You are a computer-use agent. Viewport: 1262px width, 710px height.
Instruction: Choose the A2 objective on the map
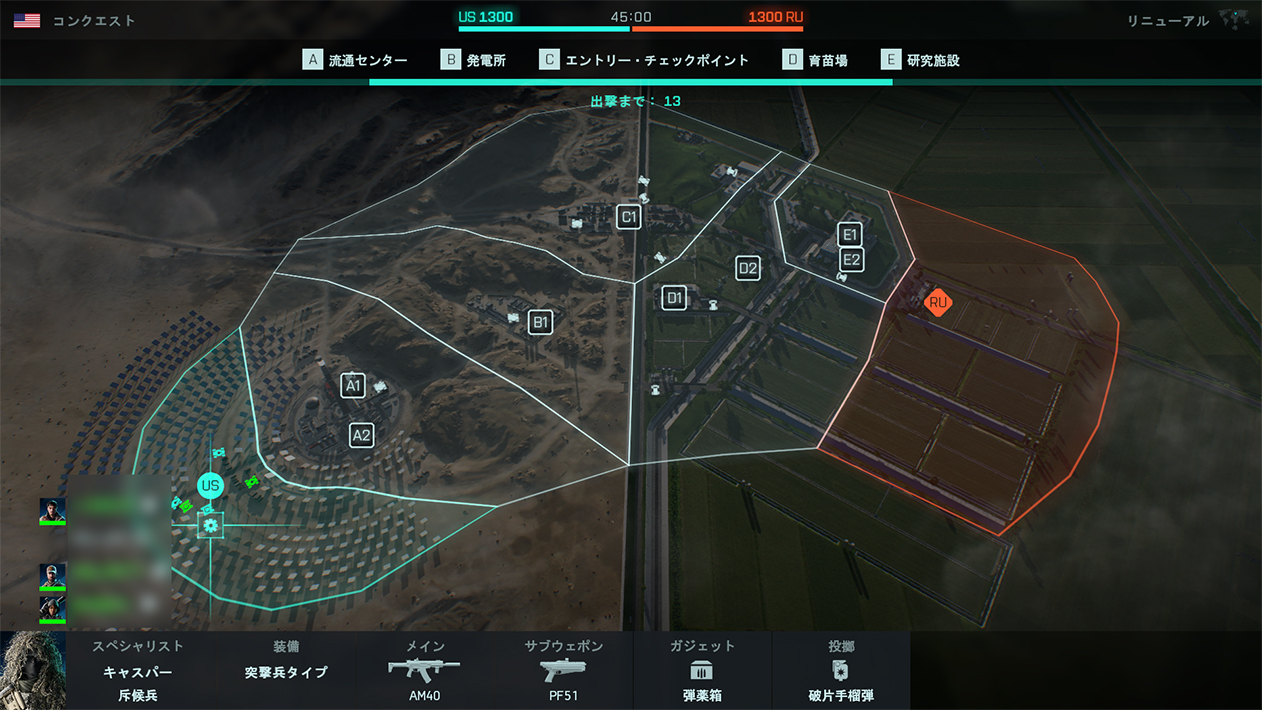click(361, 435)
